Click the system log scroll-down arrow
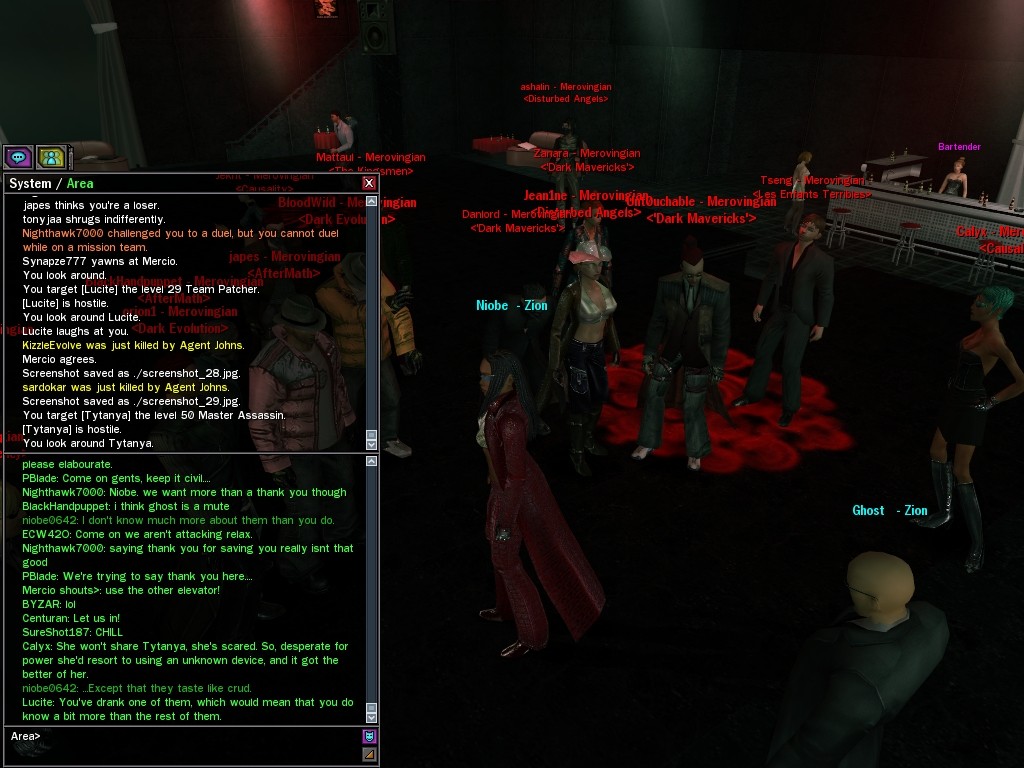Screen dimensions: 1024x768 point(372,443)
